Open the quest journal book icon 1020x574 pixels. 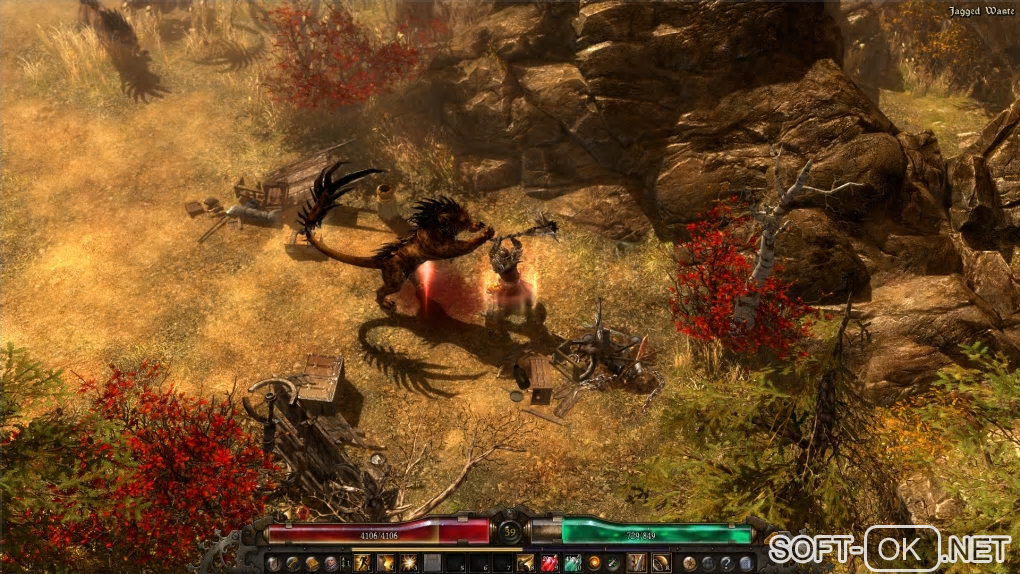(x=312, y=563)
